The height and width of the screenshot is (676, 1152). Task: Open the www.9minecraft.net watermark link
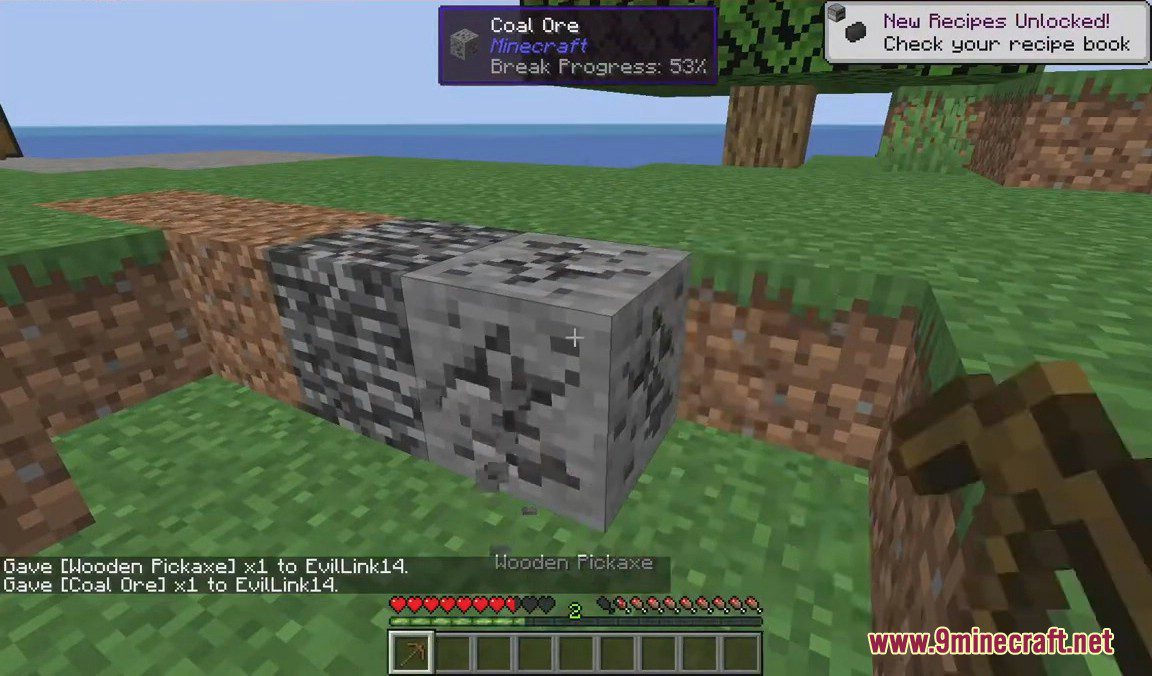pyautogui.click(x=990, y=642)
